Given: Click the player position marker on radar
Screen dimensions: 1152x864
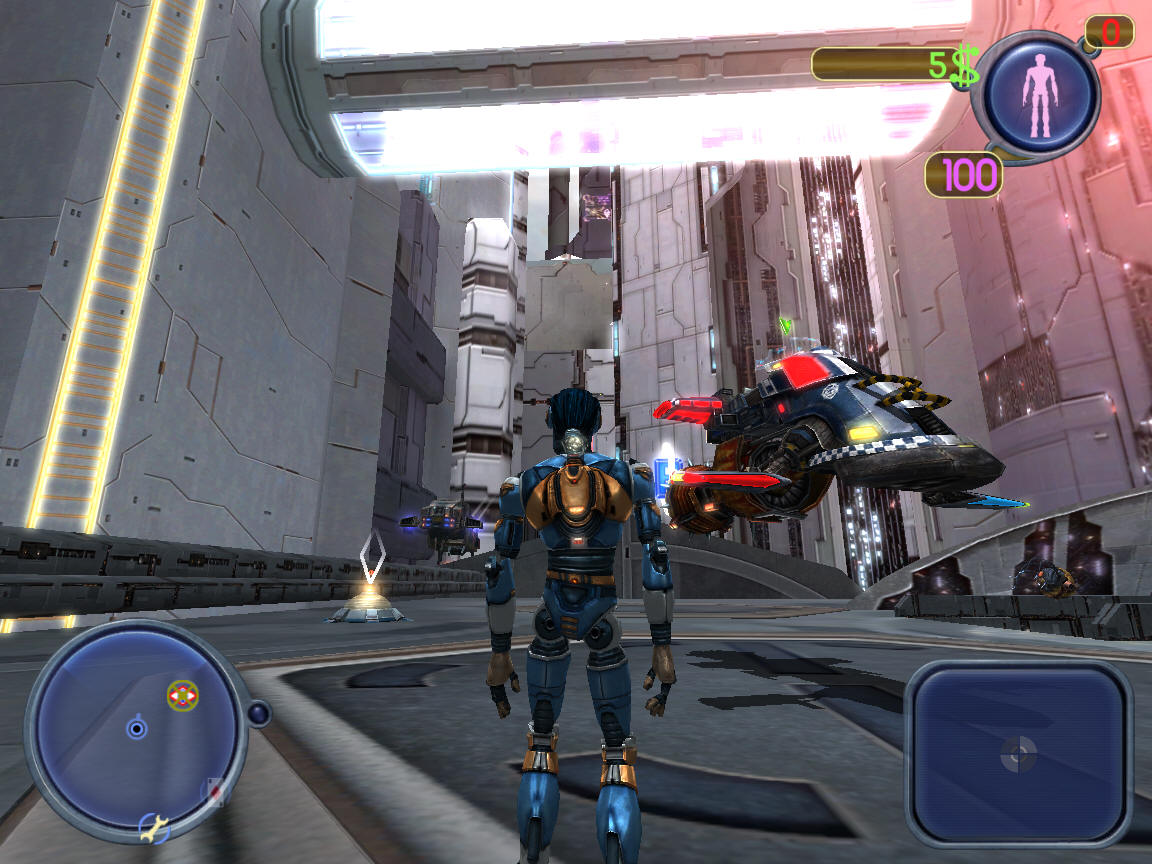Looking at the screenshot, I should coord(137,729).
